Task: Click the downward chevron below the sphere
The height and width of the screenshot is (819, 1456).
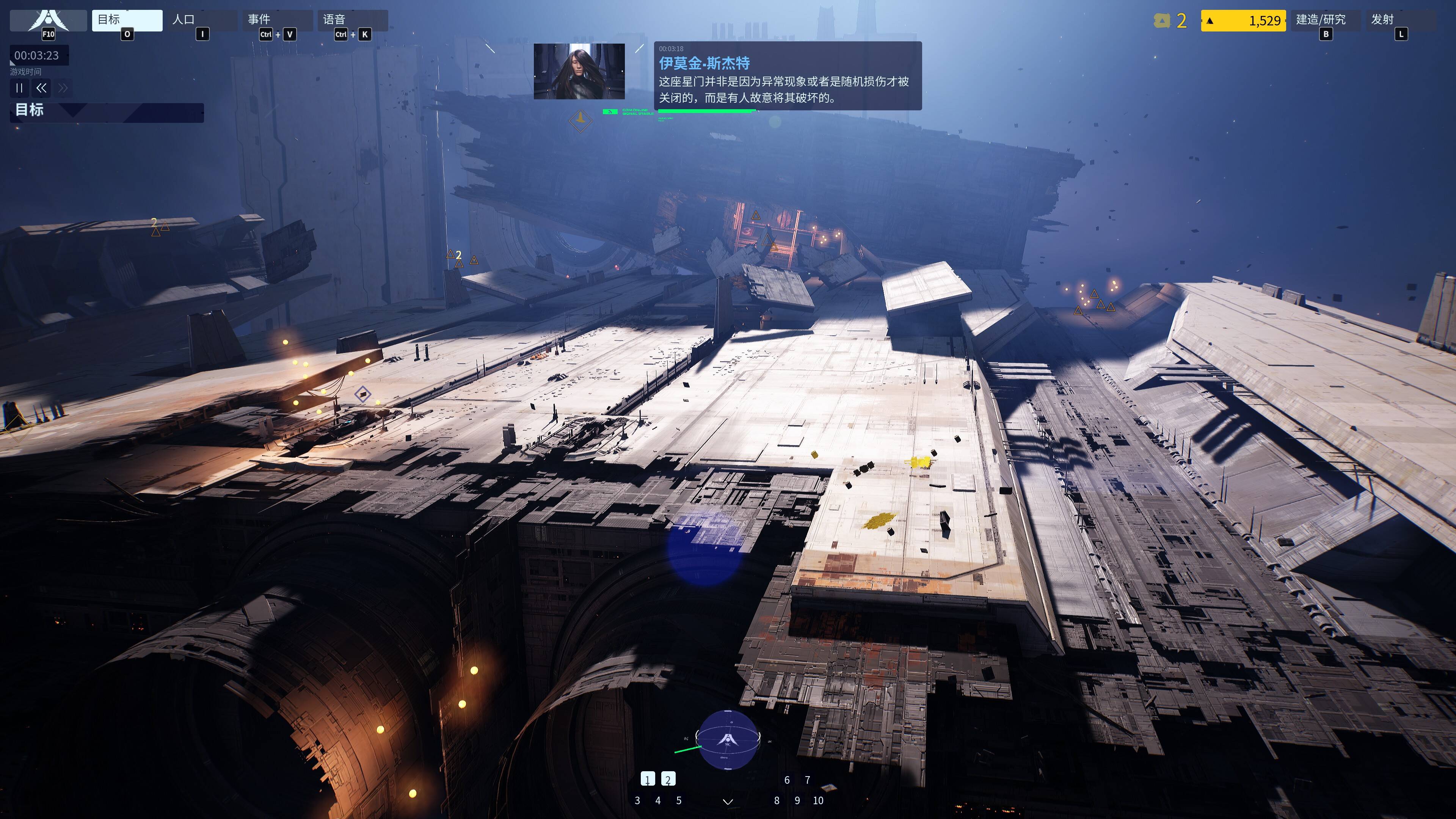Action: (728, 802)
